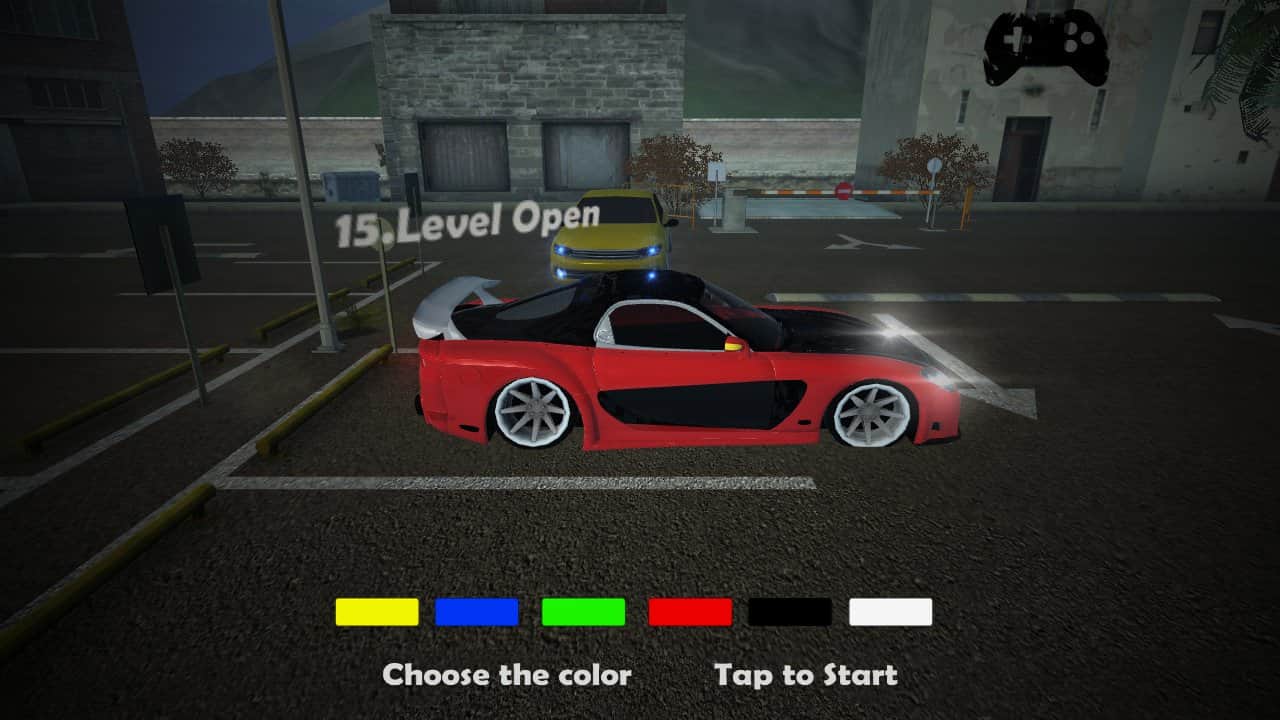
Task: Tap to Start the level
Action: tap(805, 675)
